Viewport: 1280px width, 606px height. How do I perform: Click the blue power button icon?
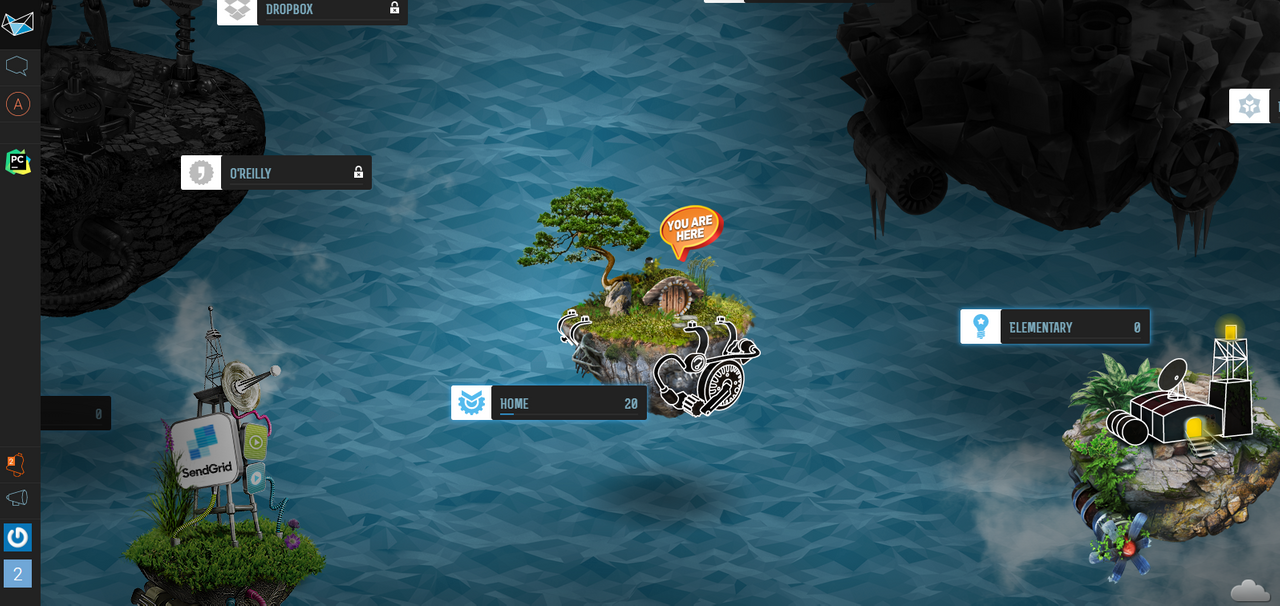tap(18, 538)
